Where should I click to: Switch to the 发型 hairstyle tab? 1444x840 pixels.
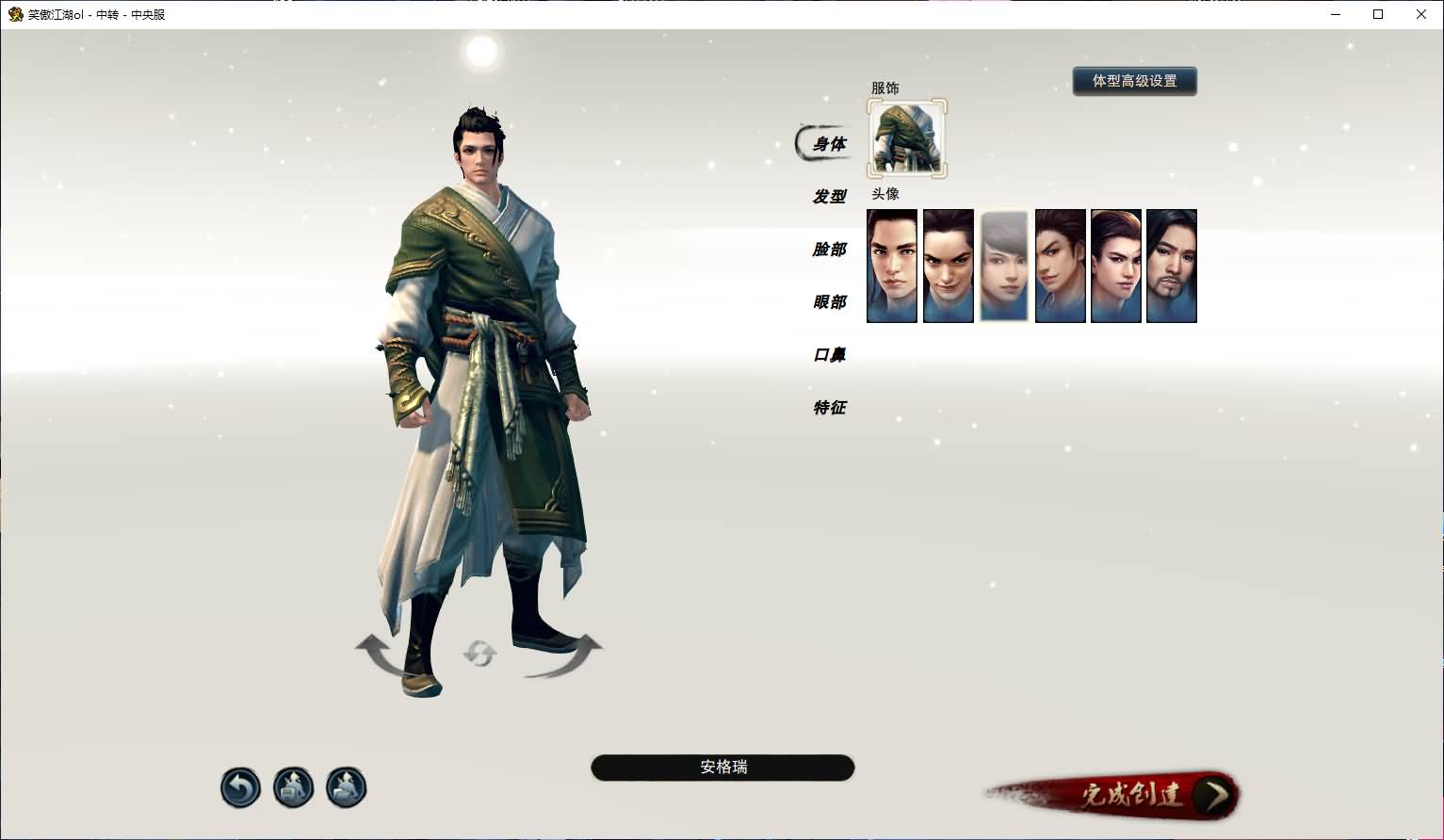tap(826, 197)
